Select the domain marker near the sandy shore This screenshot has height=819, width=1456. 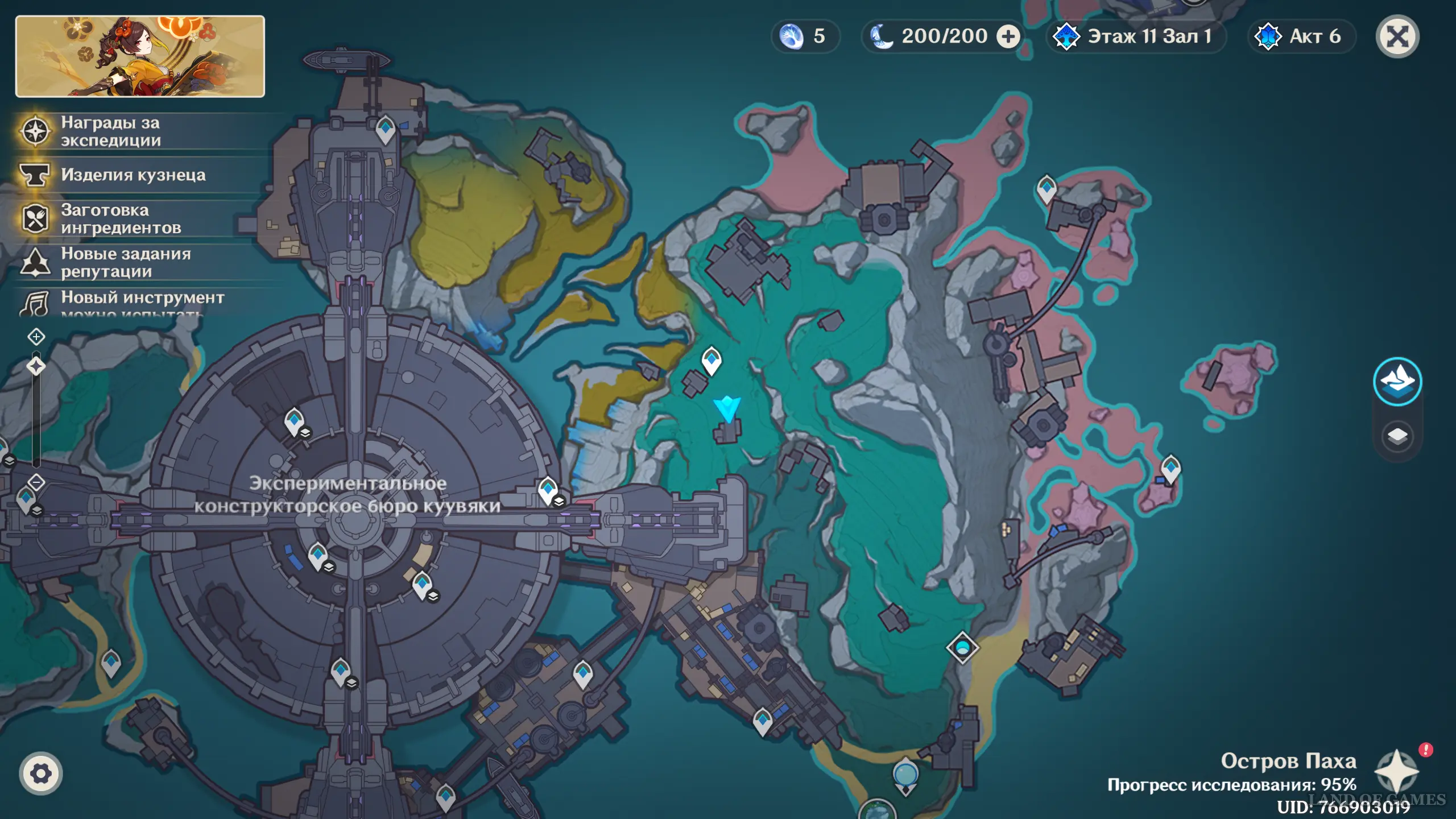point(962,647)
